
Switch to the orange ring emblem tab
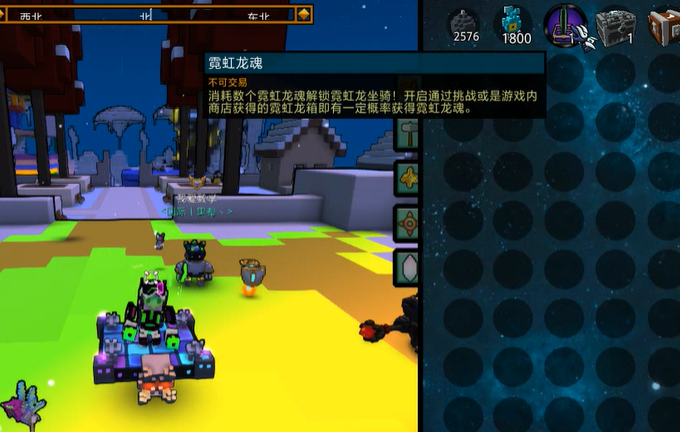[408, 223]
